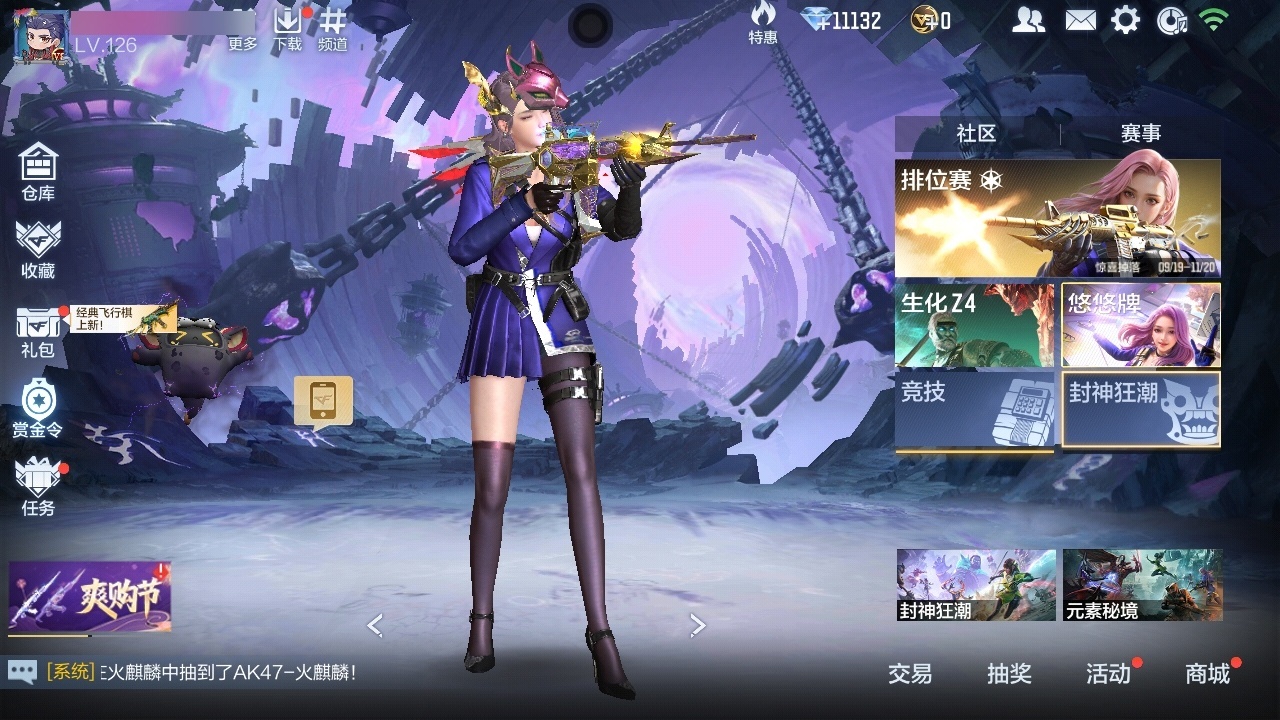This screenshot has width=1280, height=720.
Task: Open the 收藏 collection menu
Action: (x=38, y=249)
